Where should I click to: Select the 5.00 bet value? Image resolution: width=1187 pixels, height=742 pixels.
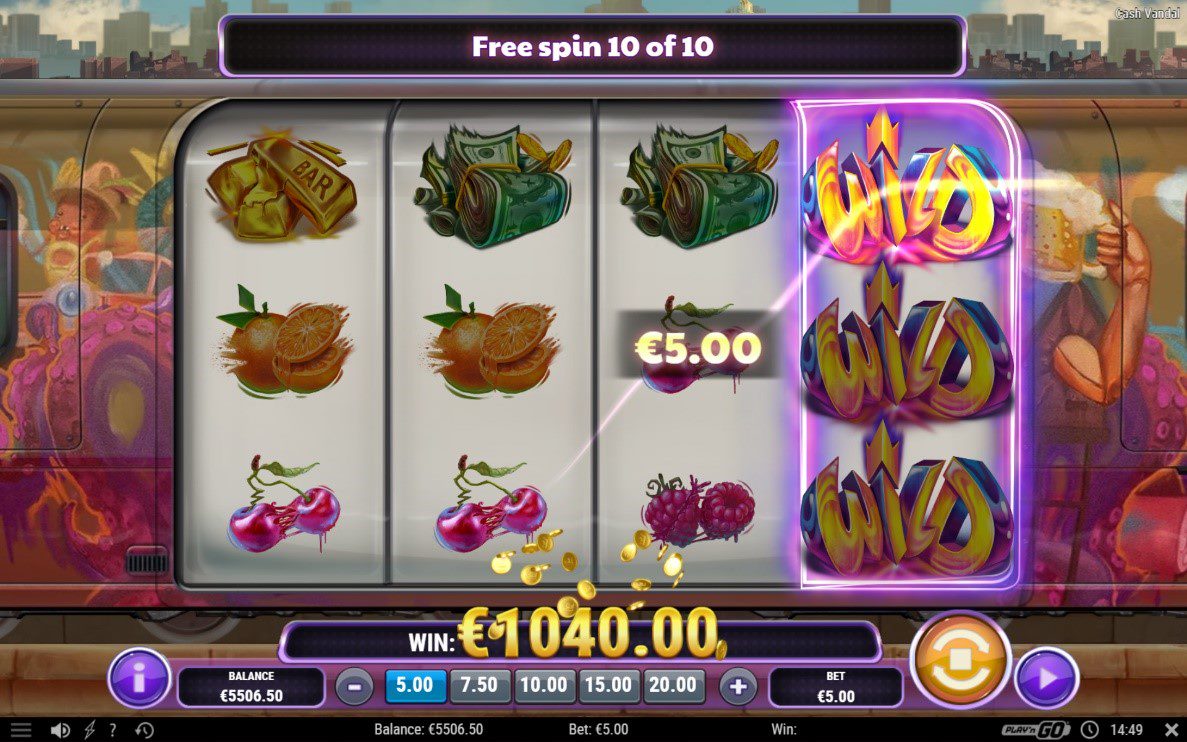(415, 685)
